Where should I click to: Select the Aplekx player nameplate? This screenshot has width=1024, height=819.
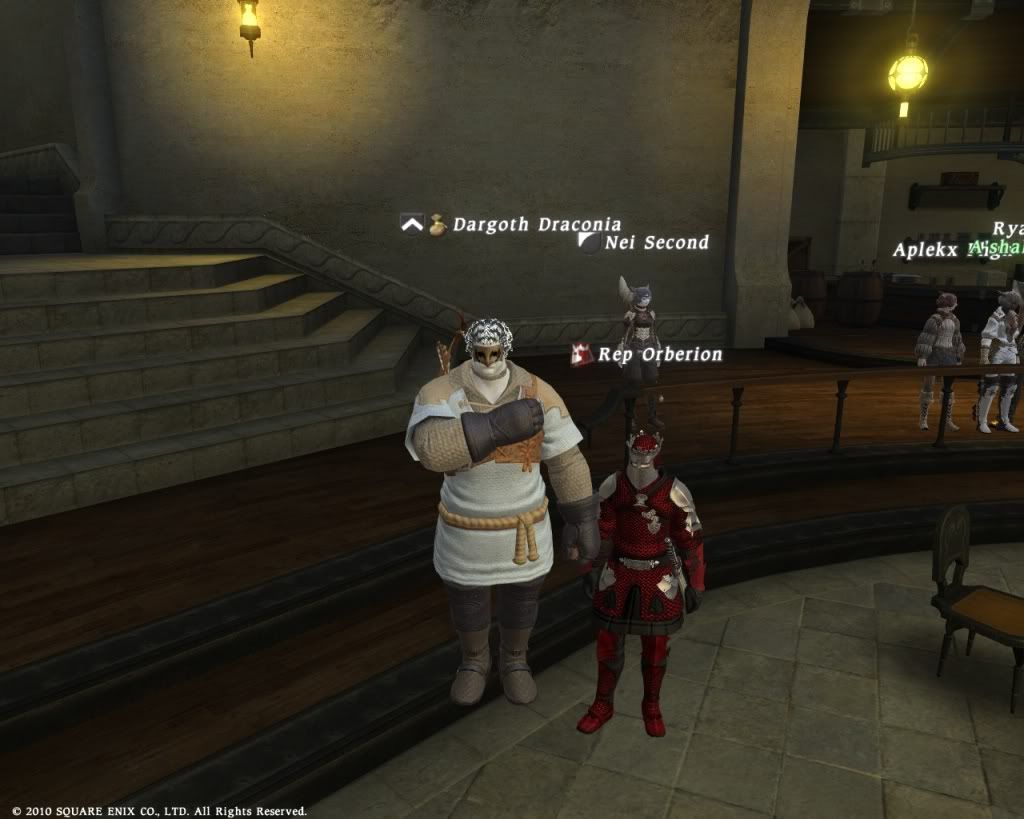click(927, 250)
